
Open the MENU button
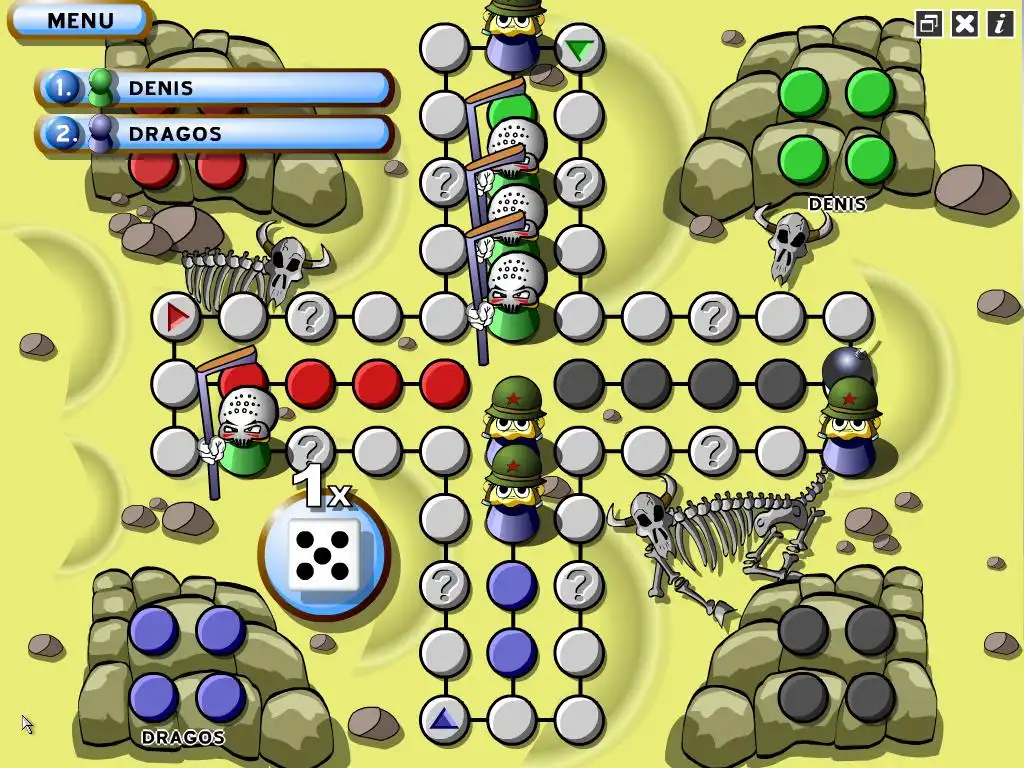click(80, 20)
